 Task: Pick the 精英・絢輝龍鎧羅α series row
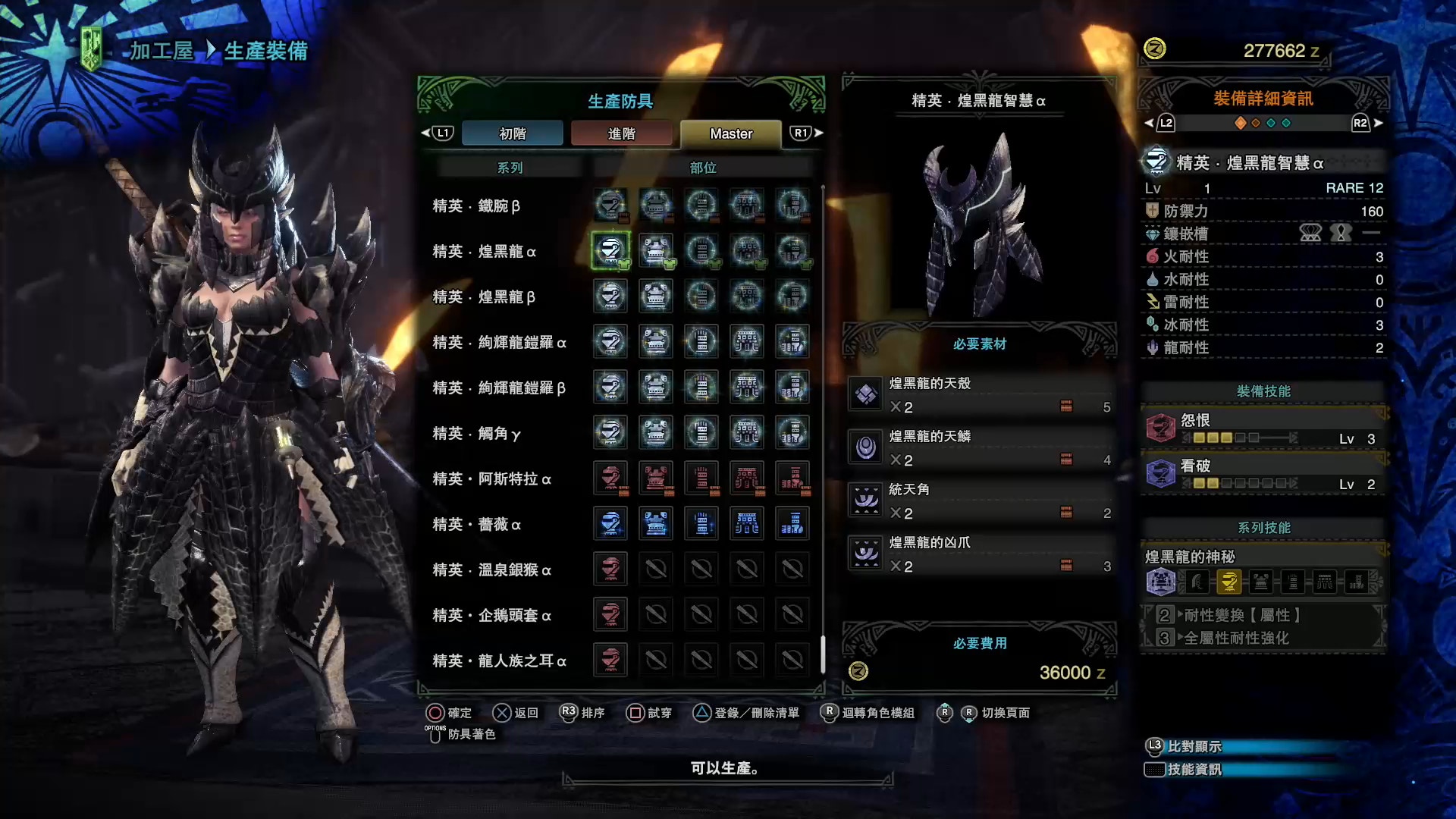tap(499, 342)
